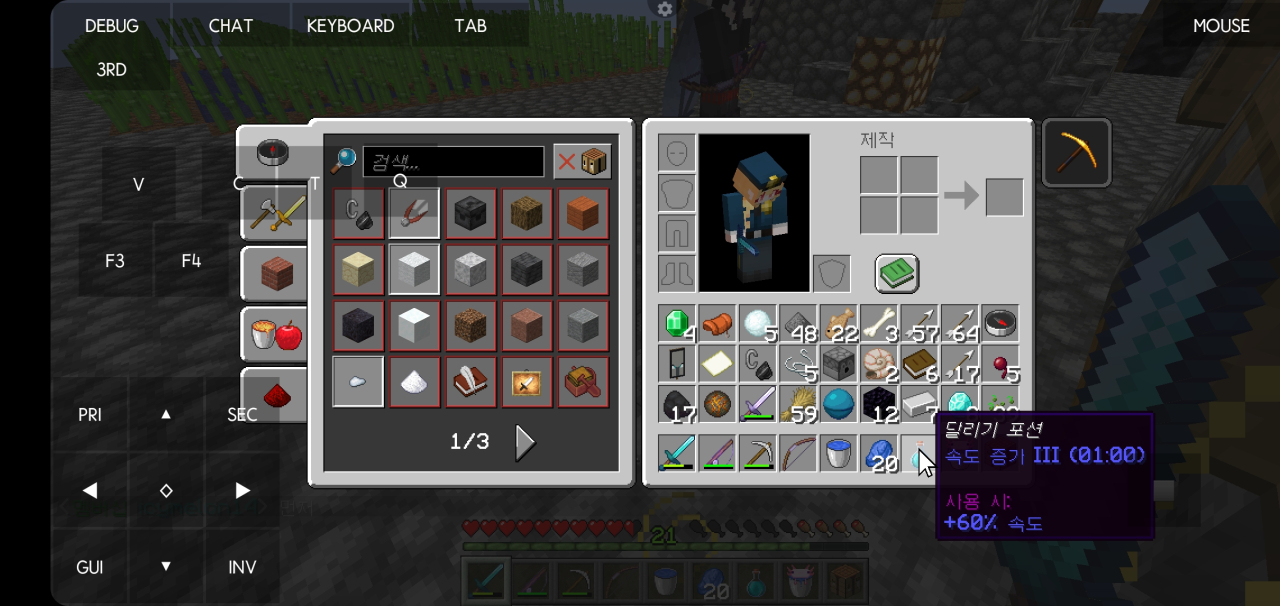Pick the obsidian stack of 12

tap(879, 404)
